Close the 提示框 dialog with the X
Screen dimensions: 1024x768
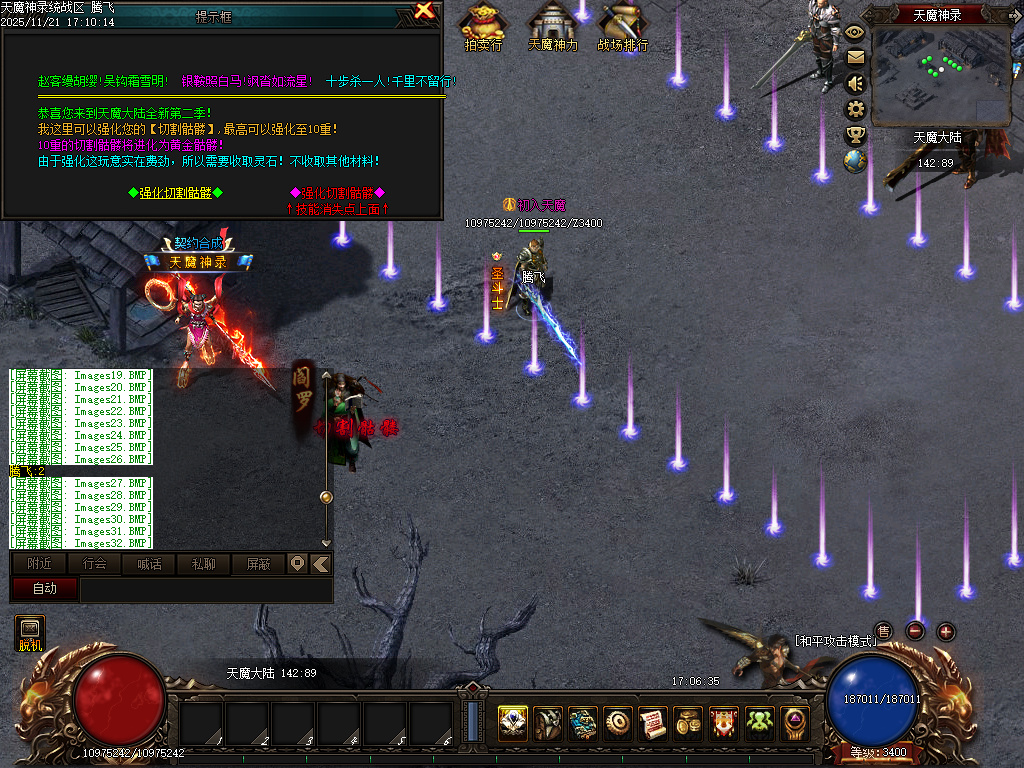tap(425, 11)
